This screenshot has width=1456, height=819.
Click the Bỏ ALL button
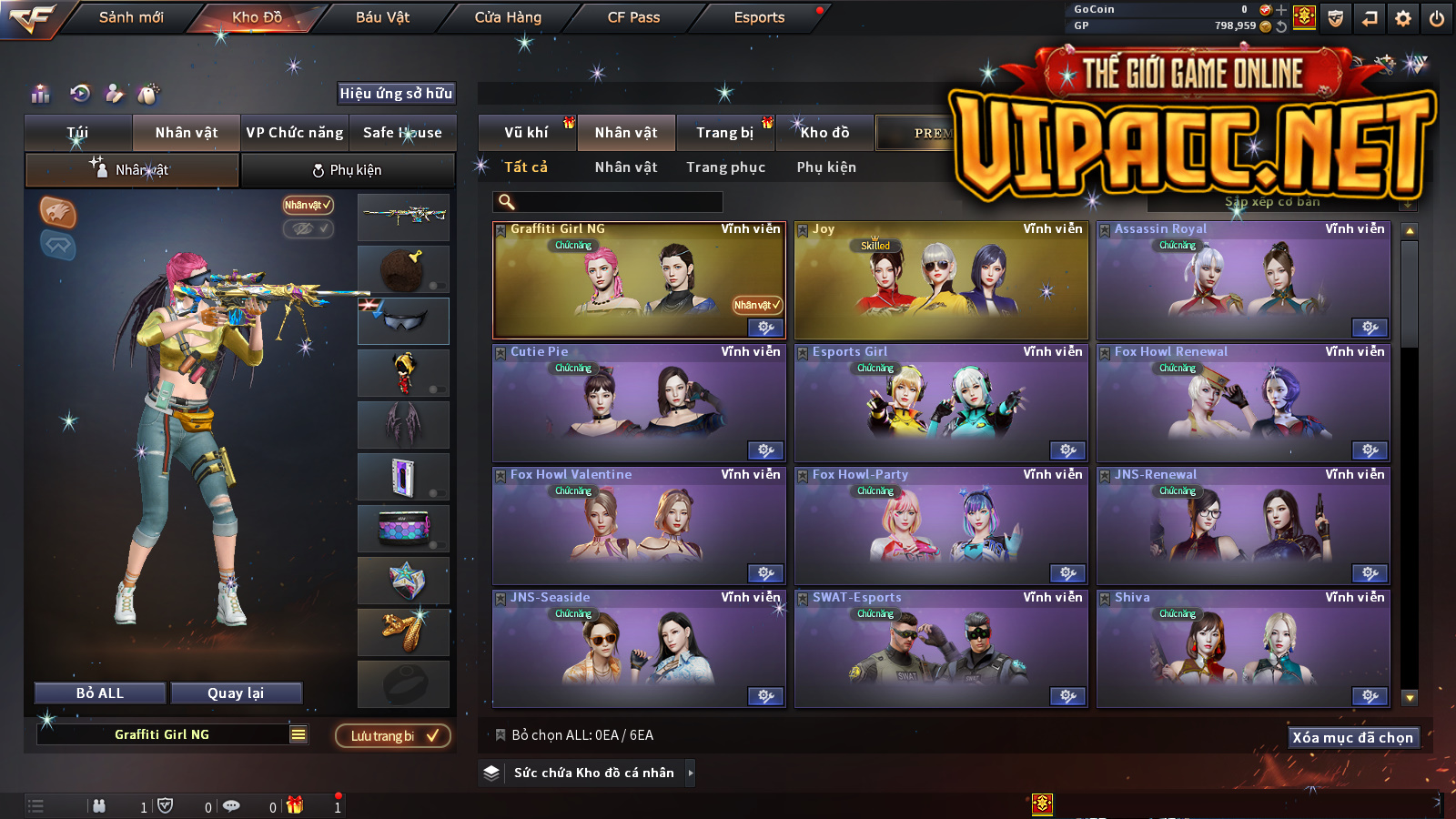coord(100,693)
